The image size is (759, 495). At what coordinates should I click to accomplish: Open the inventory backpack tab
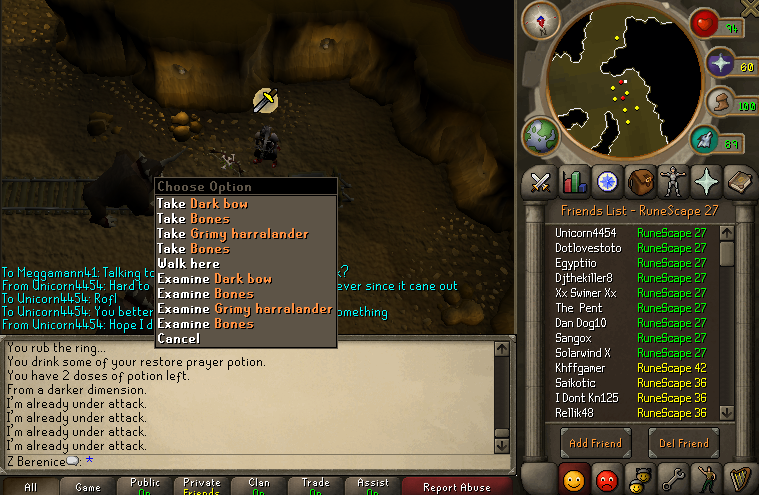tap(641, 181)
